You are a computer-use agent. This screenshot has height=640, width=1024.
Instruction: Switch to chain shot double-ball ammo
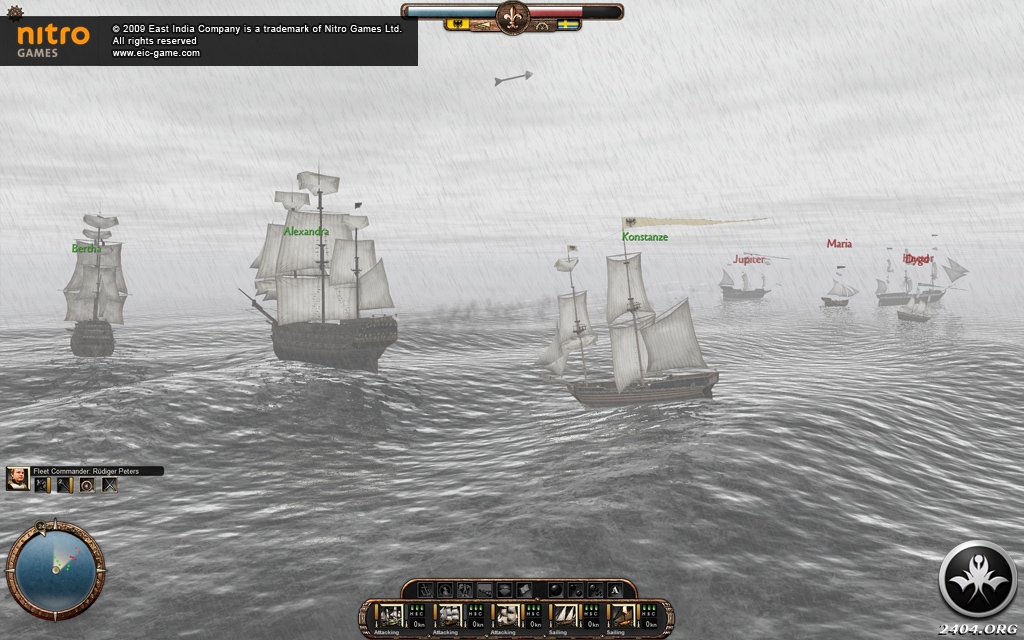pyautogui.click(x=576, y=590)
